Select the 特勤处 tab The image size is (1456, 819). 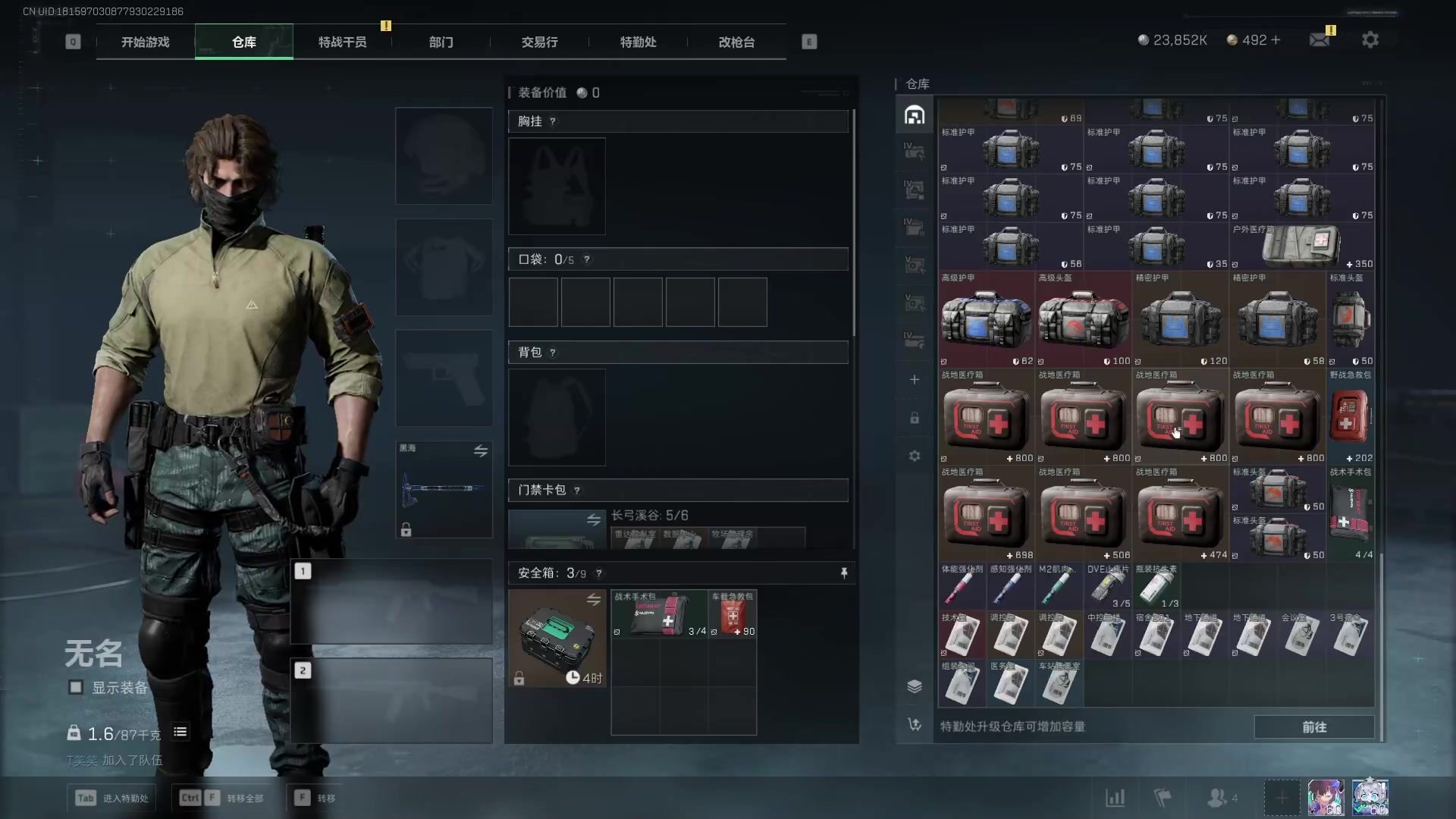(638, 42)
